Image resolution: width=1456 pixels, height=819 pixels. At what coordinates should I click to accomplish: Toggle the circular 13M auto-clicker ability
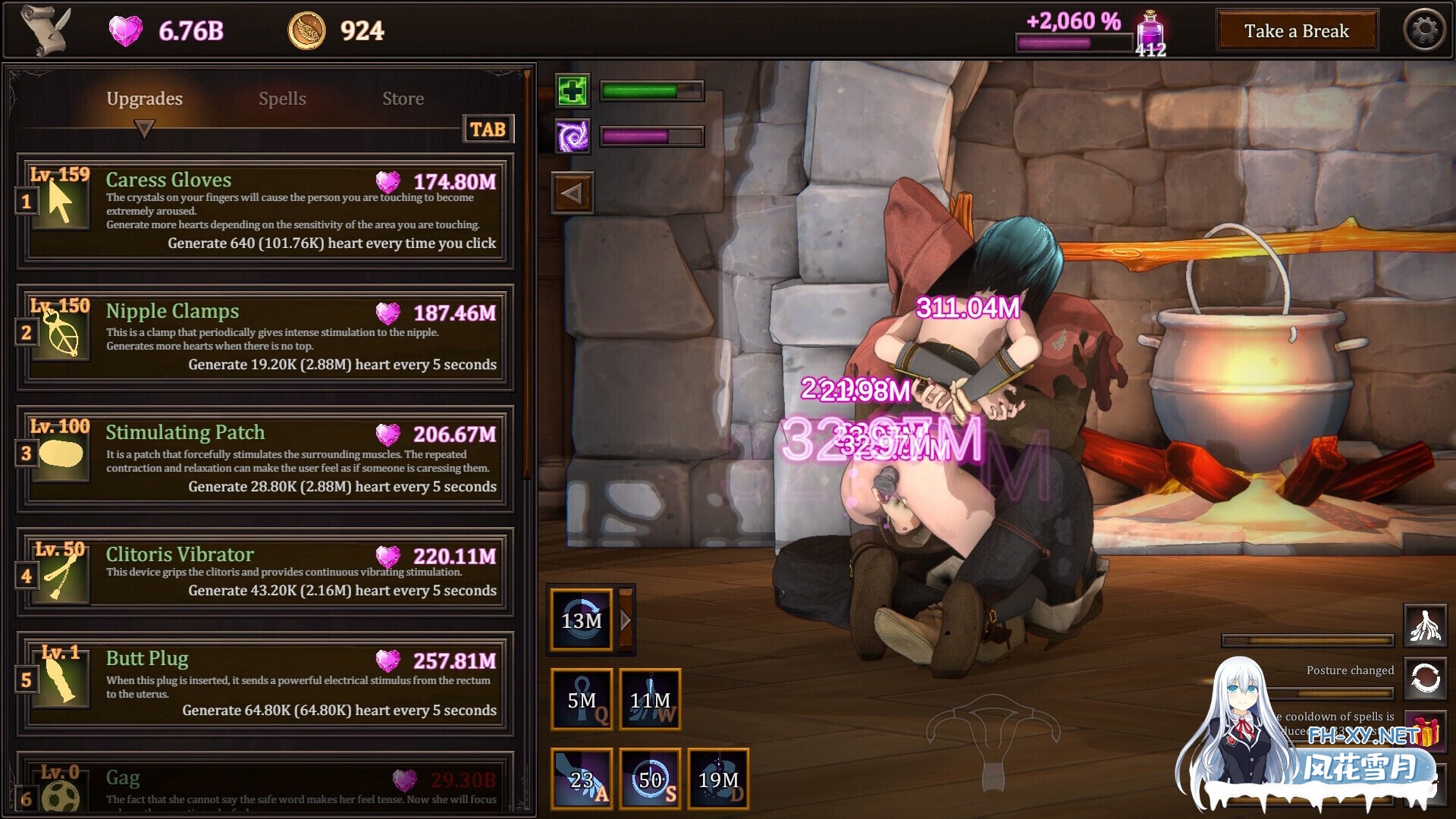(x=581, y=620)
